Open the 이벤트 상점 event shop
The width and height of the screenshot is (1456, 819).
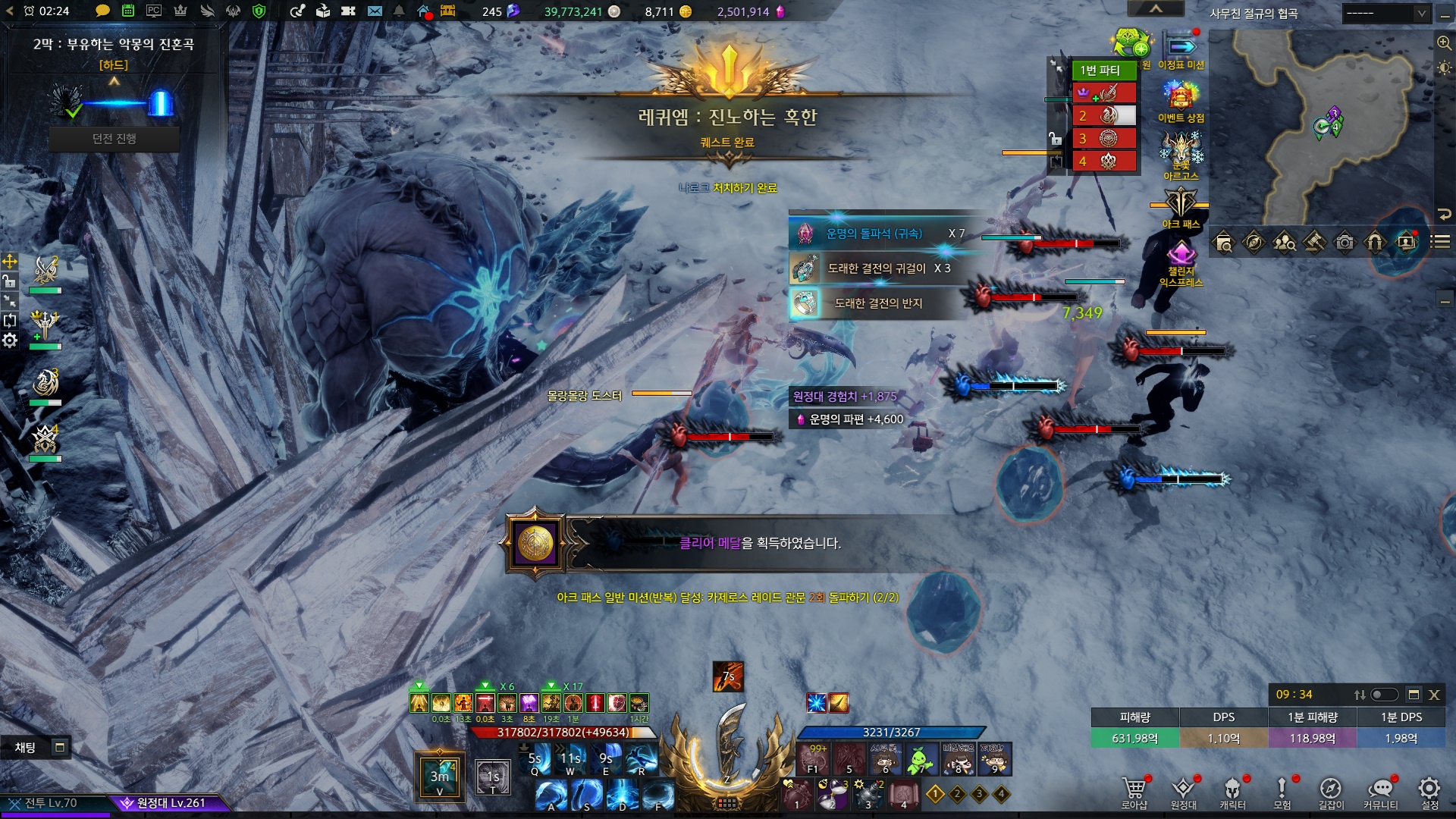(1181, 102)
